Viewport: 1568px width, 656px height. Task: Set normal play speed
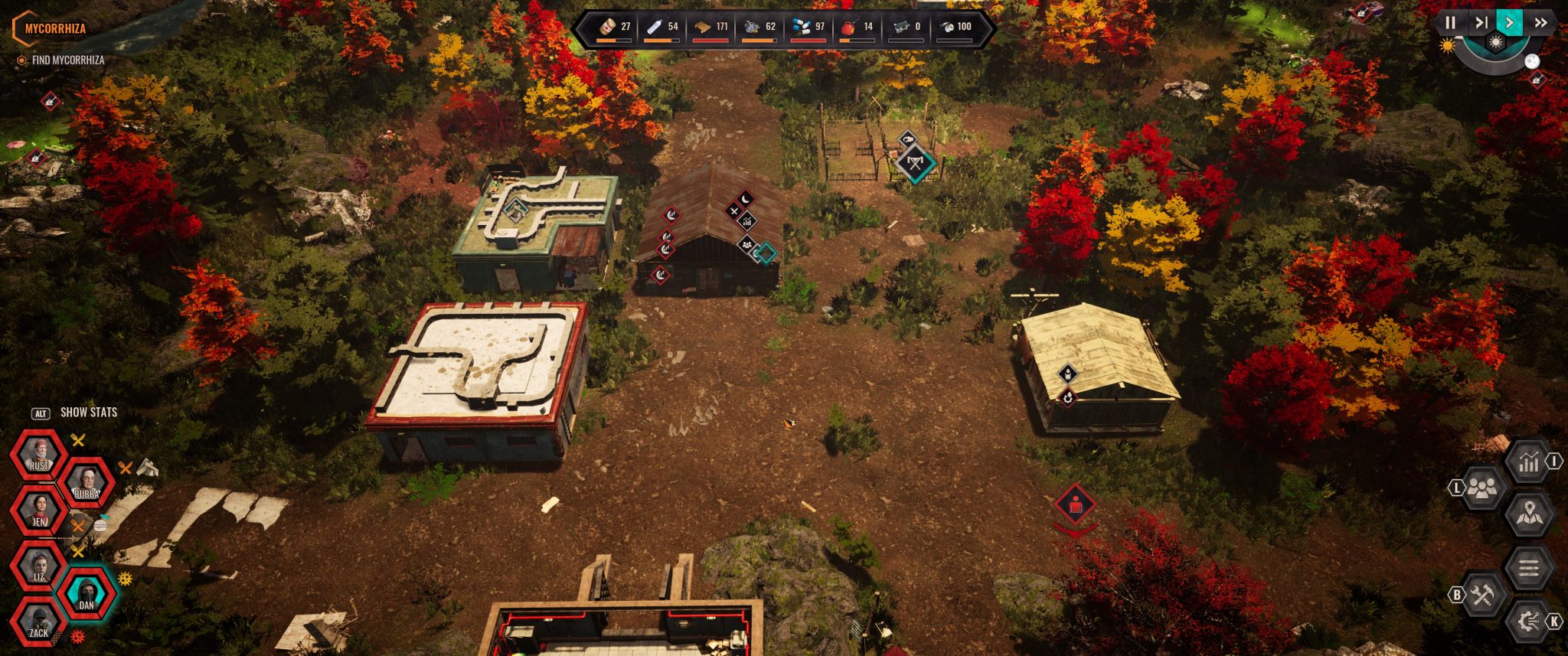coord(1510,23)
